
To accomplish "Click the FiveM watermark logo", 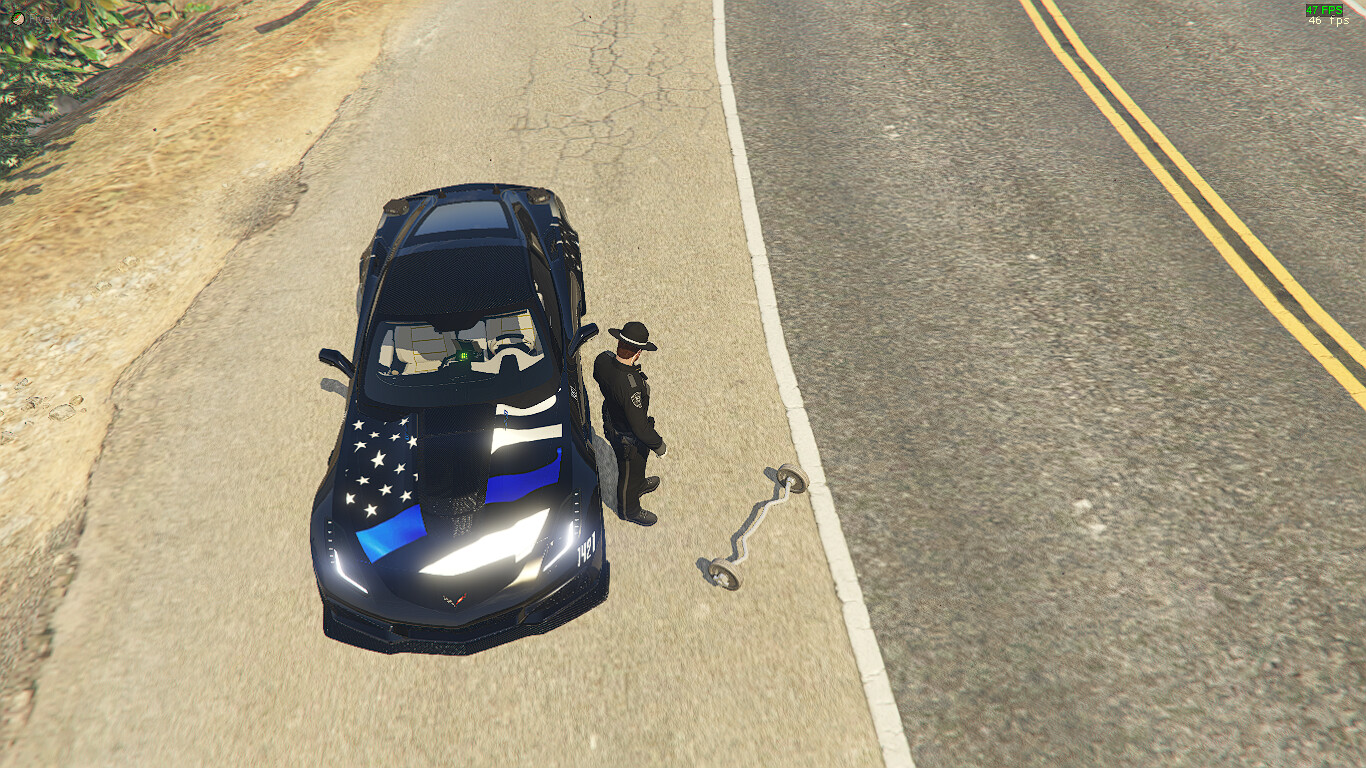I will coord(18,17).
